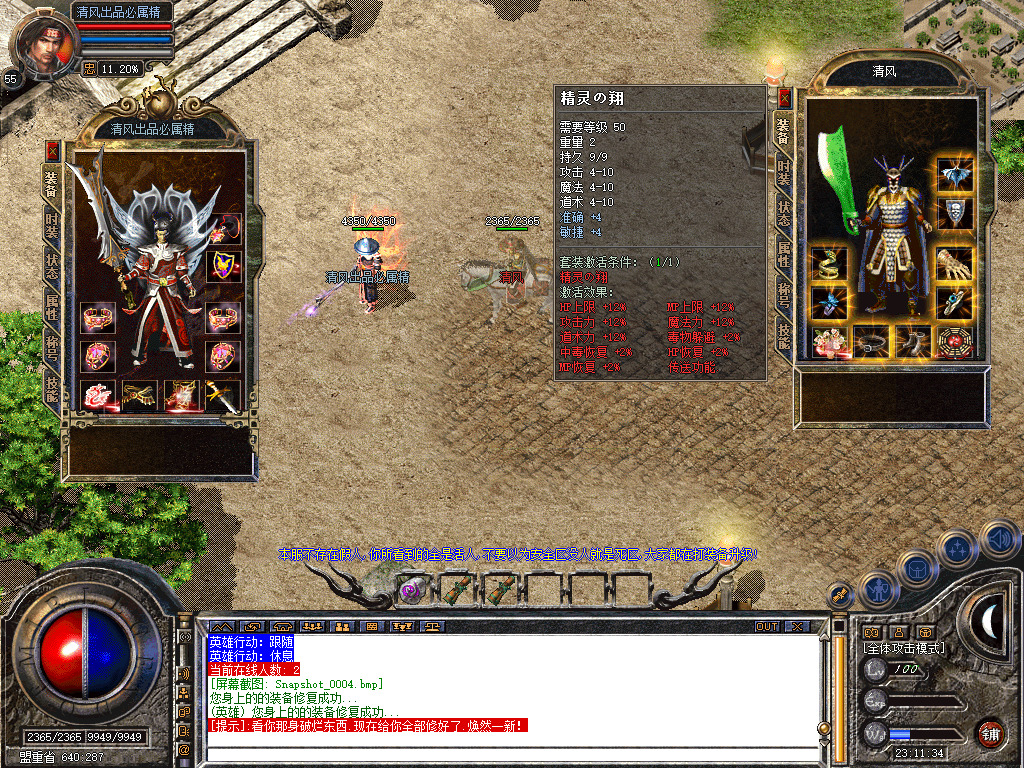1024x768 pixels.
Task: Close the 清风 hero equipment panel
Action: click(784, 98)
